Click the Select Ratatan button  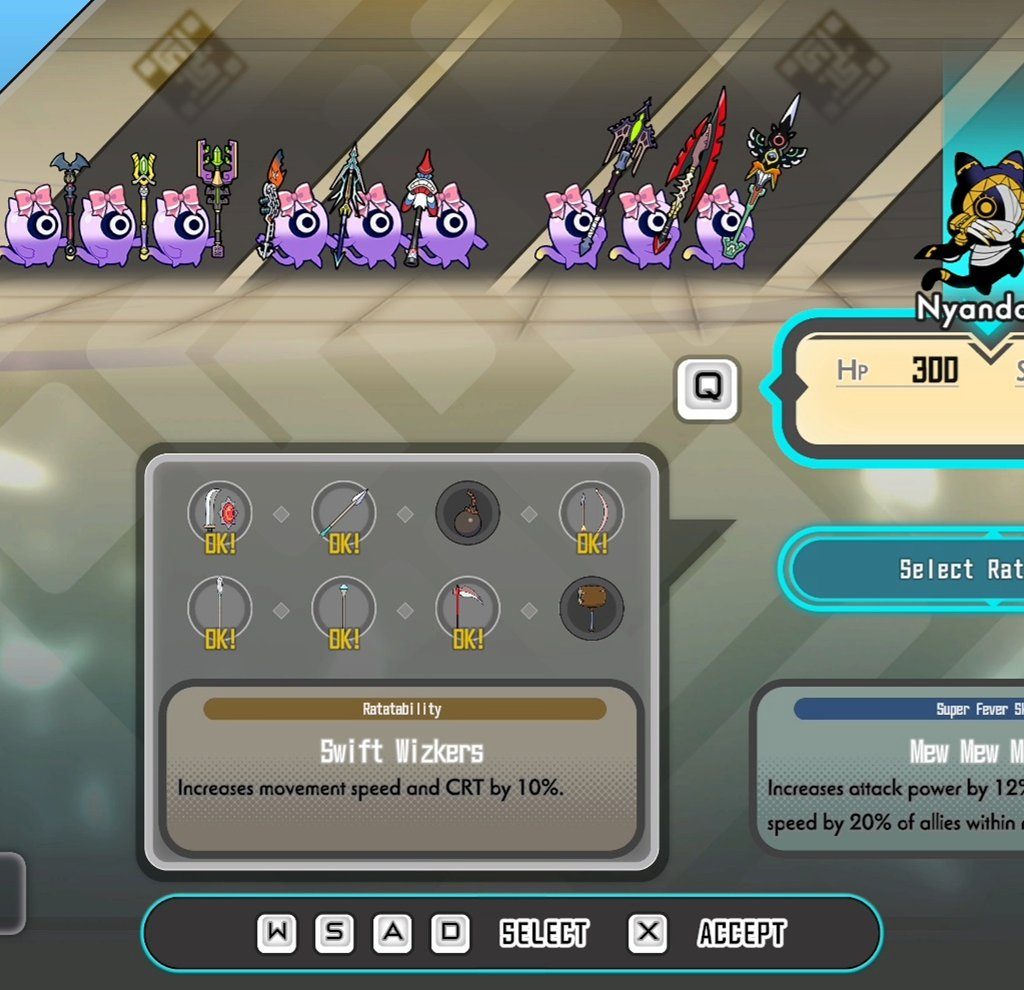point(912,569)
